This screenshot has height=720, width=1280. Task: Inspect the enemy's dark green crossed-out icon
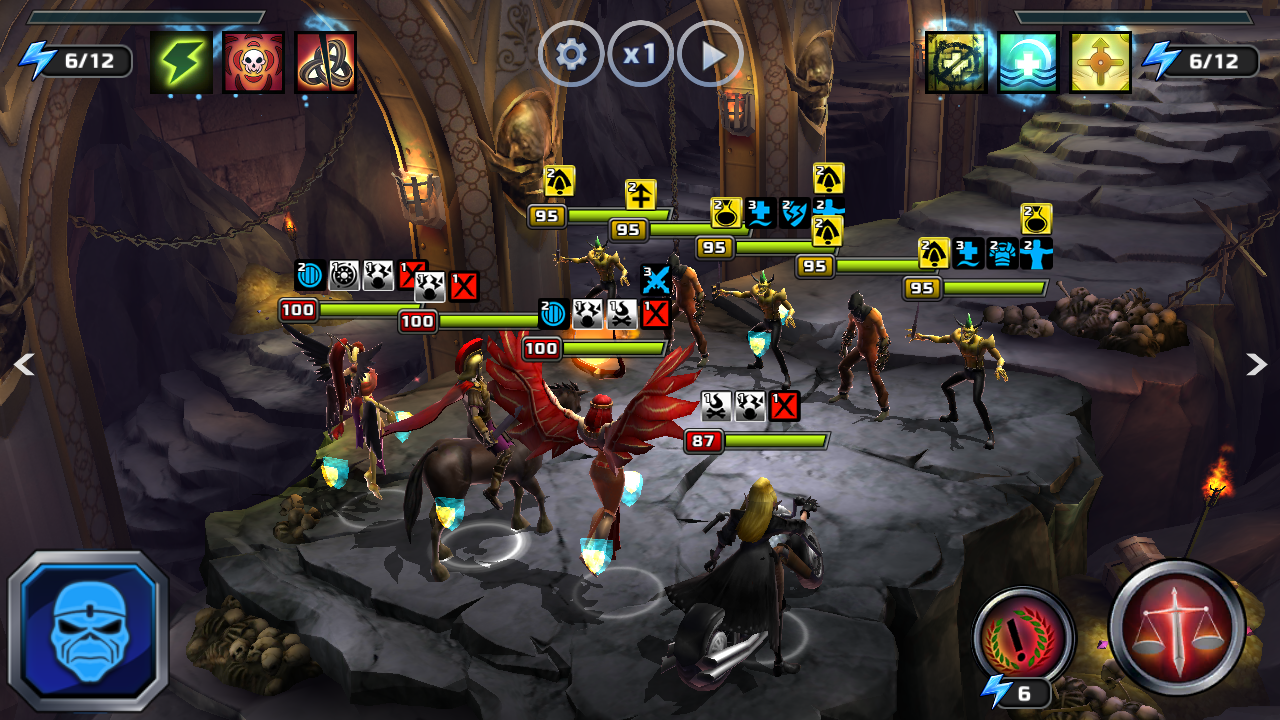pos(955,62)
